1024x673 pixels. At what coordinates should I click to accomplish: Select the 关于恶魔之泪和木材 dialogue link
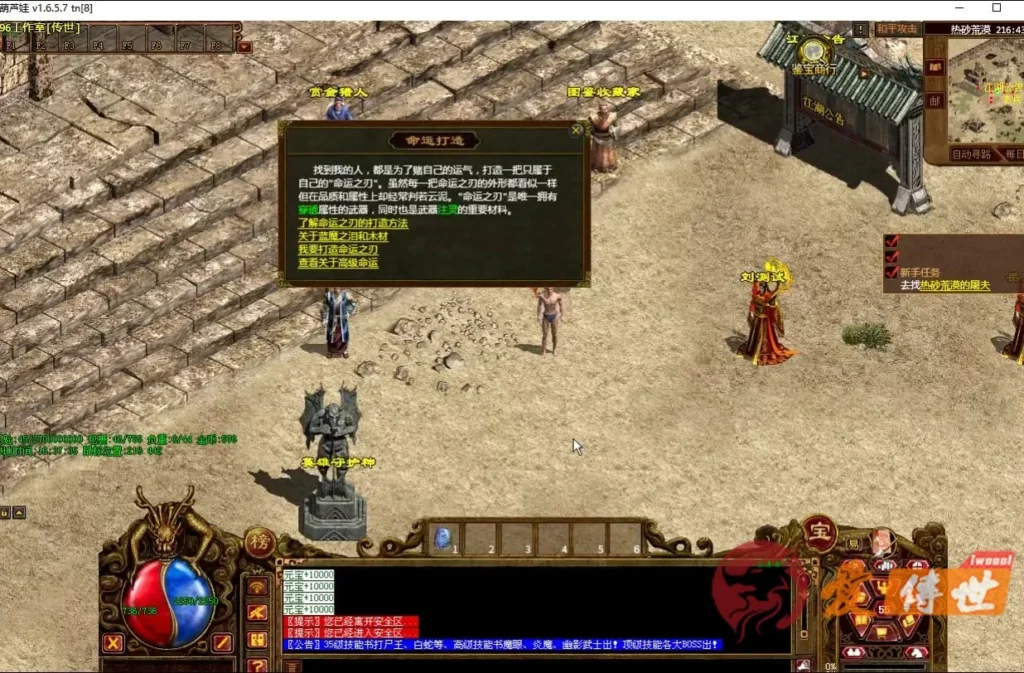pos(343,236)
